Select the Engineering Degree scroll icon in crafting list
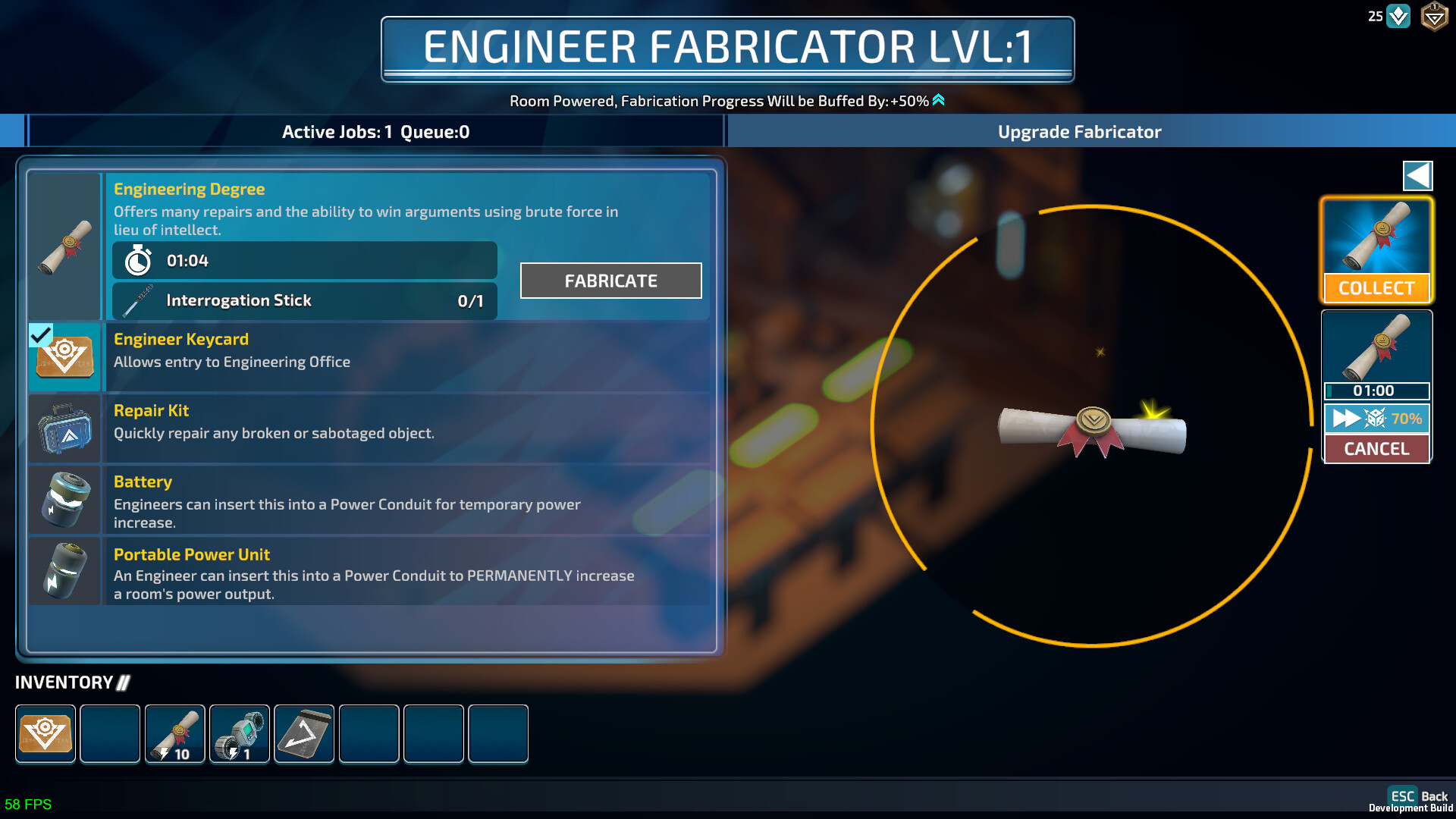Viewport: 1456px width, 819px height. pos(64,246)
